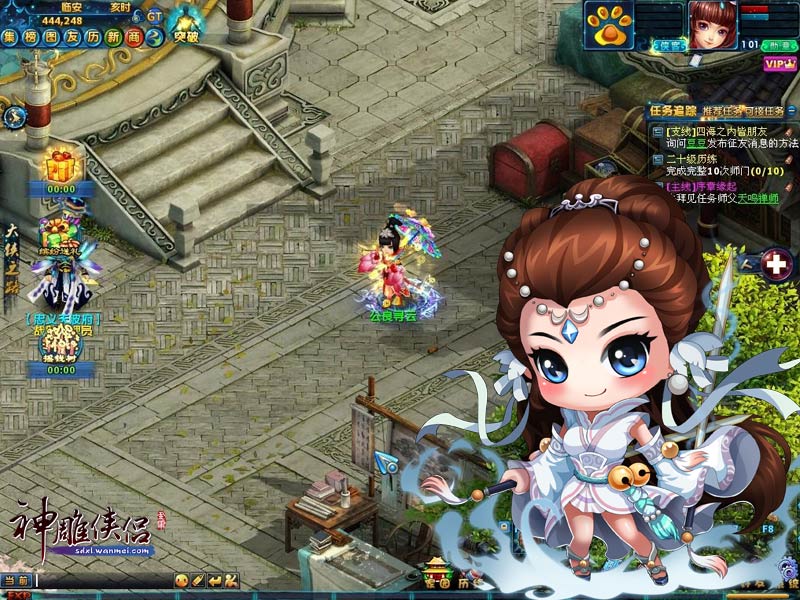Open the 图 map button
The height and width of the screenshot is (600, 800).
(51, 38)
